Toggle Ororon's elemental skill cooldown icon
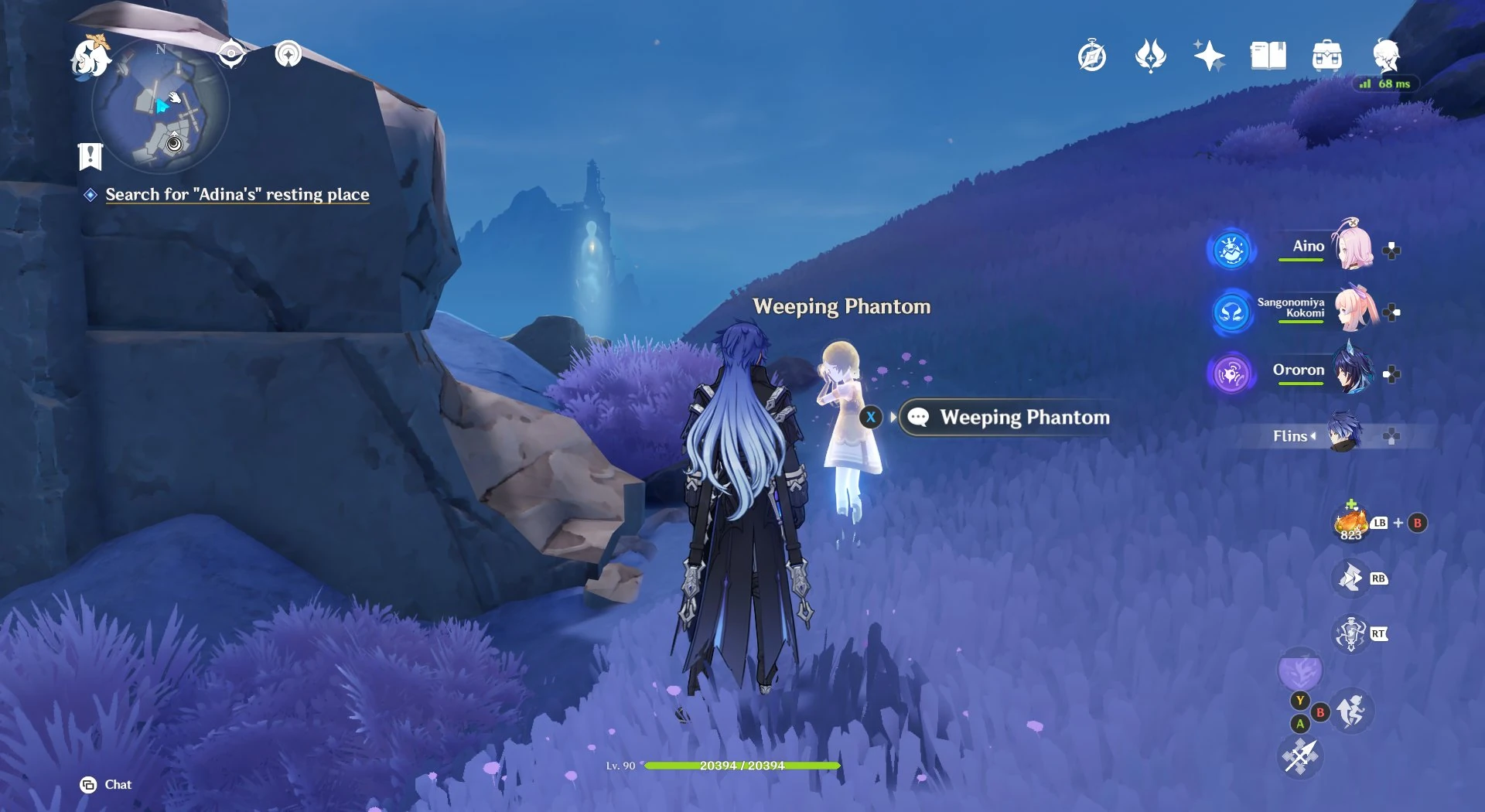Viewport: 1485px width, 812px height. (1231, 374)
